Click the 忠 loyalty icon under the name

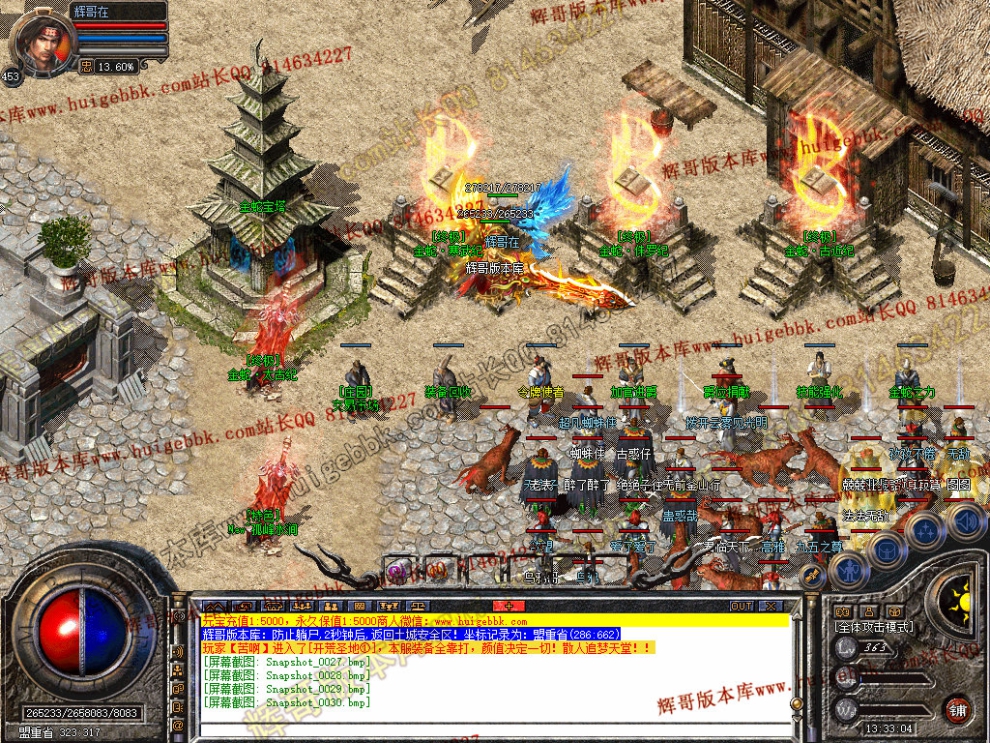86,66
